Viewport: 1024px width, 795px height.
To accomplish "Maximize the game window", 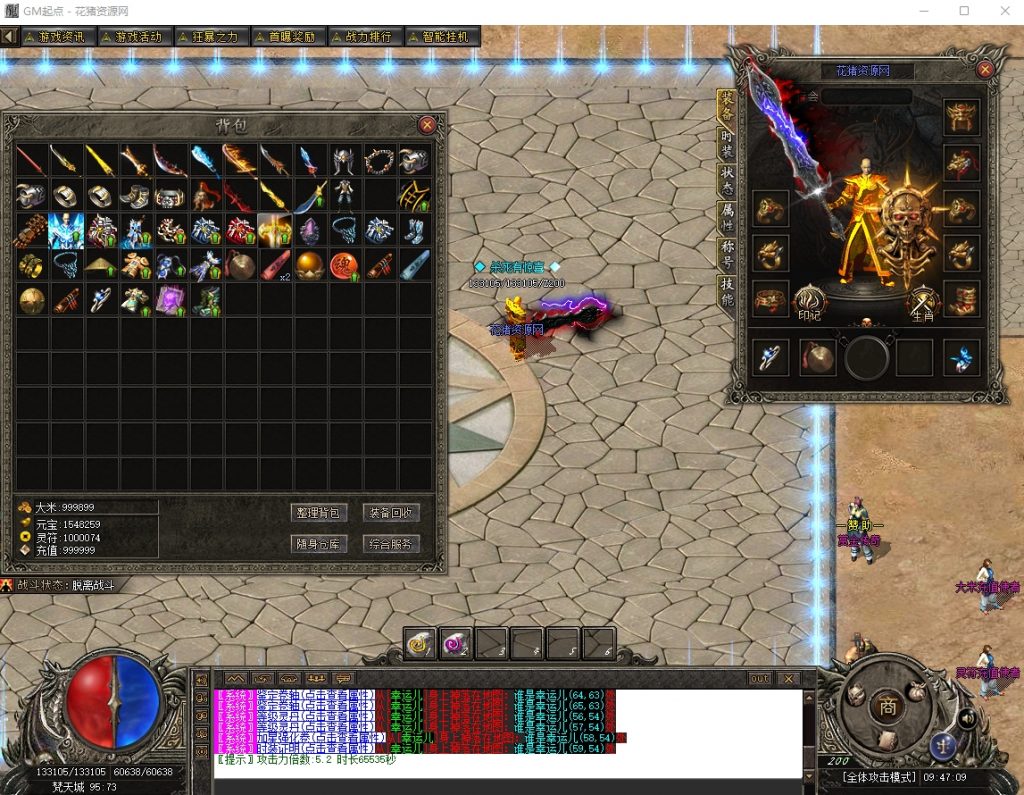I will point(964,11).
